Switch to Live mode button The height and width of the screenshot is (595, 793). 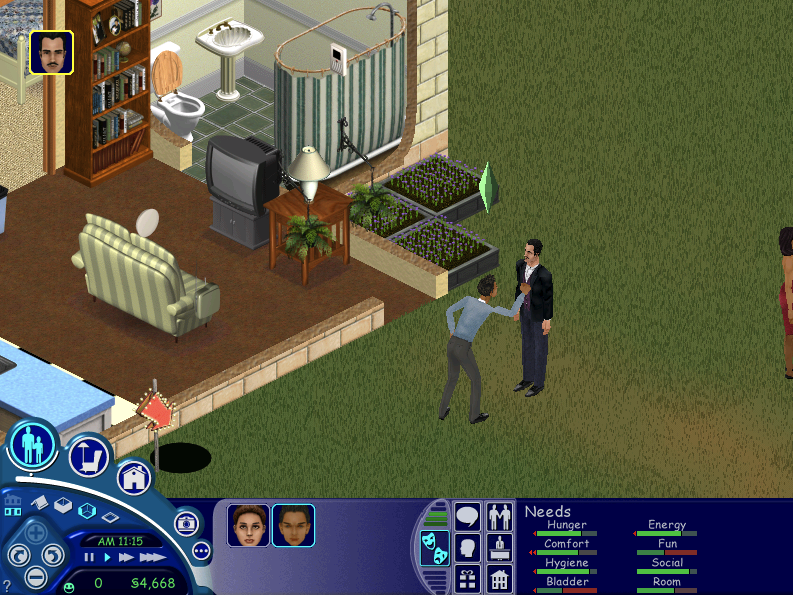tap(32, 444)
